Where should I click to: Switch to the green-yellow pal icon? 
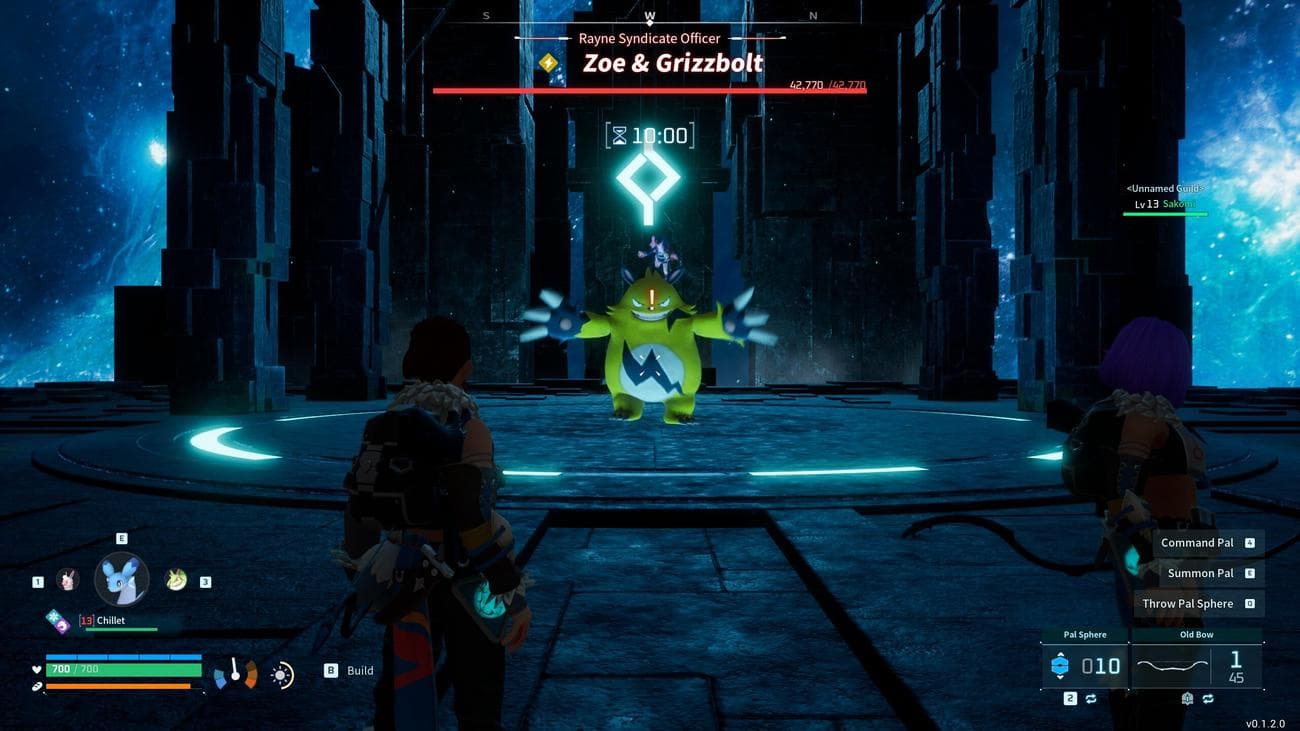point(176,579)
